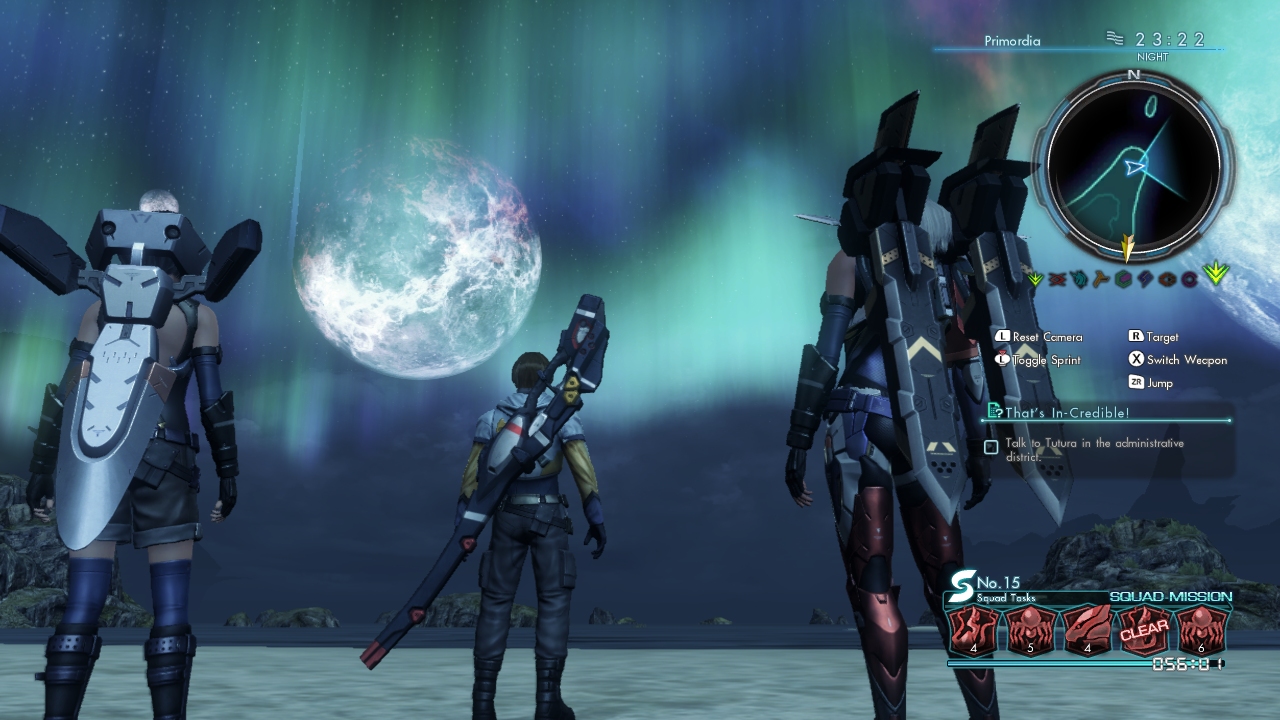Click the green hexagon icon below minimap

click(1123, 279)
